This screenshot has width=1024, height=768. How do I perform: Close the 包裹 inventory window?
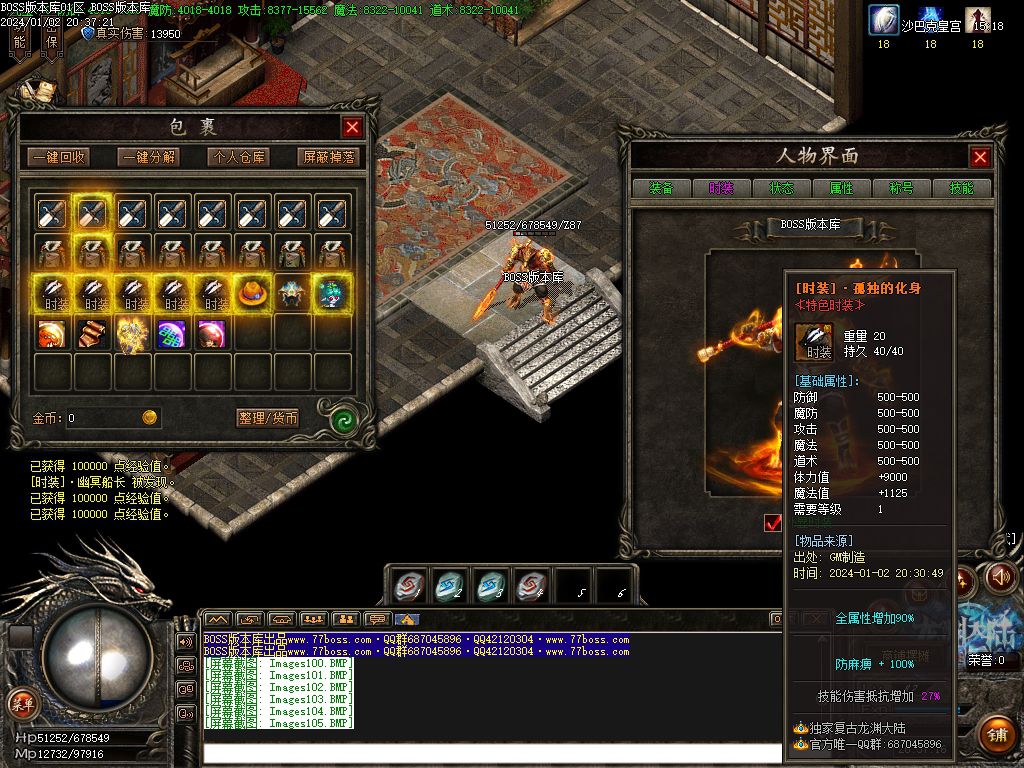click(352, 127)
